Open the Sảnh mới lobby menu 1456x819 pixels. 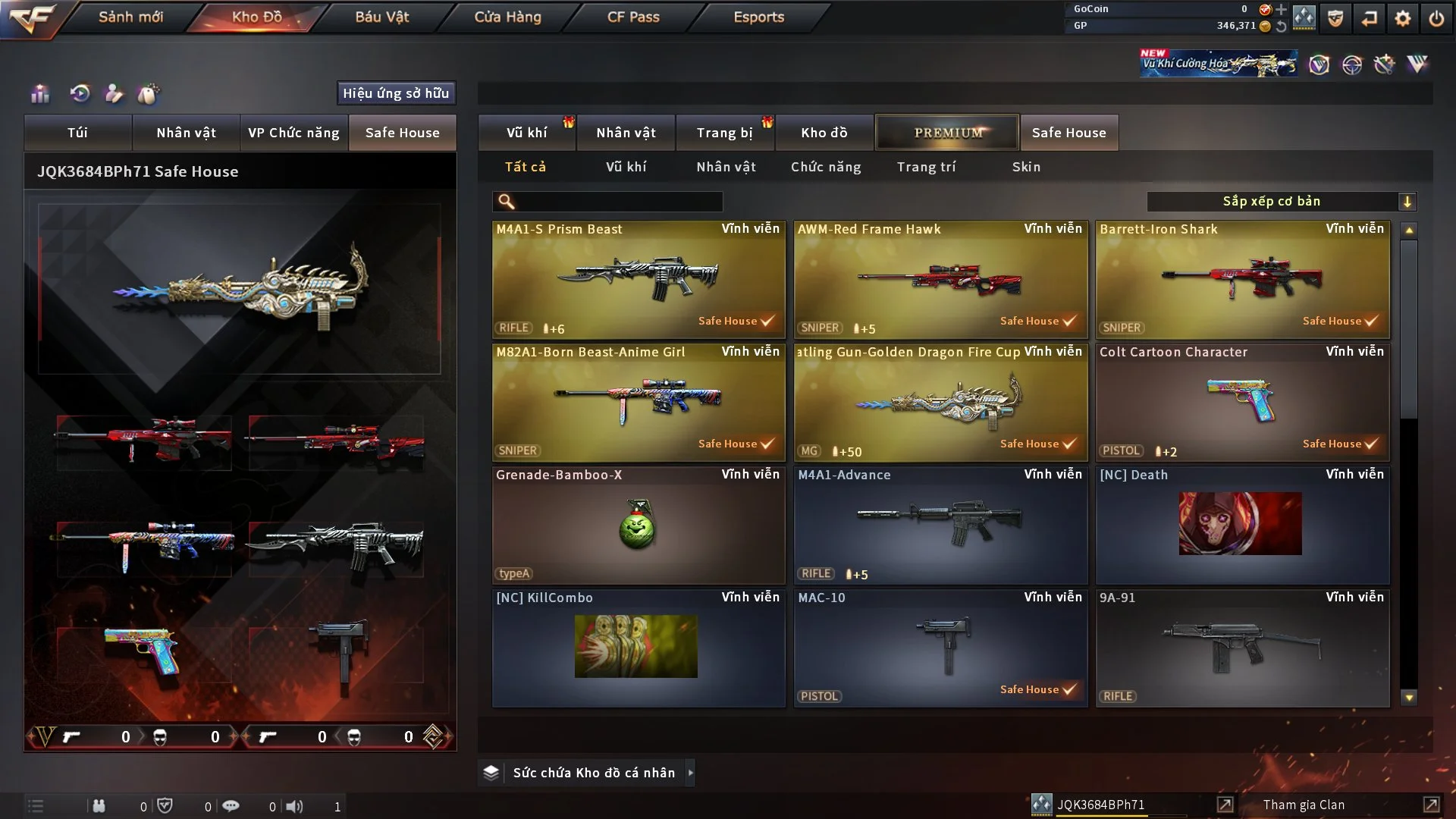(130, 17)
